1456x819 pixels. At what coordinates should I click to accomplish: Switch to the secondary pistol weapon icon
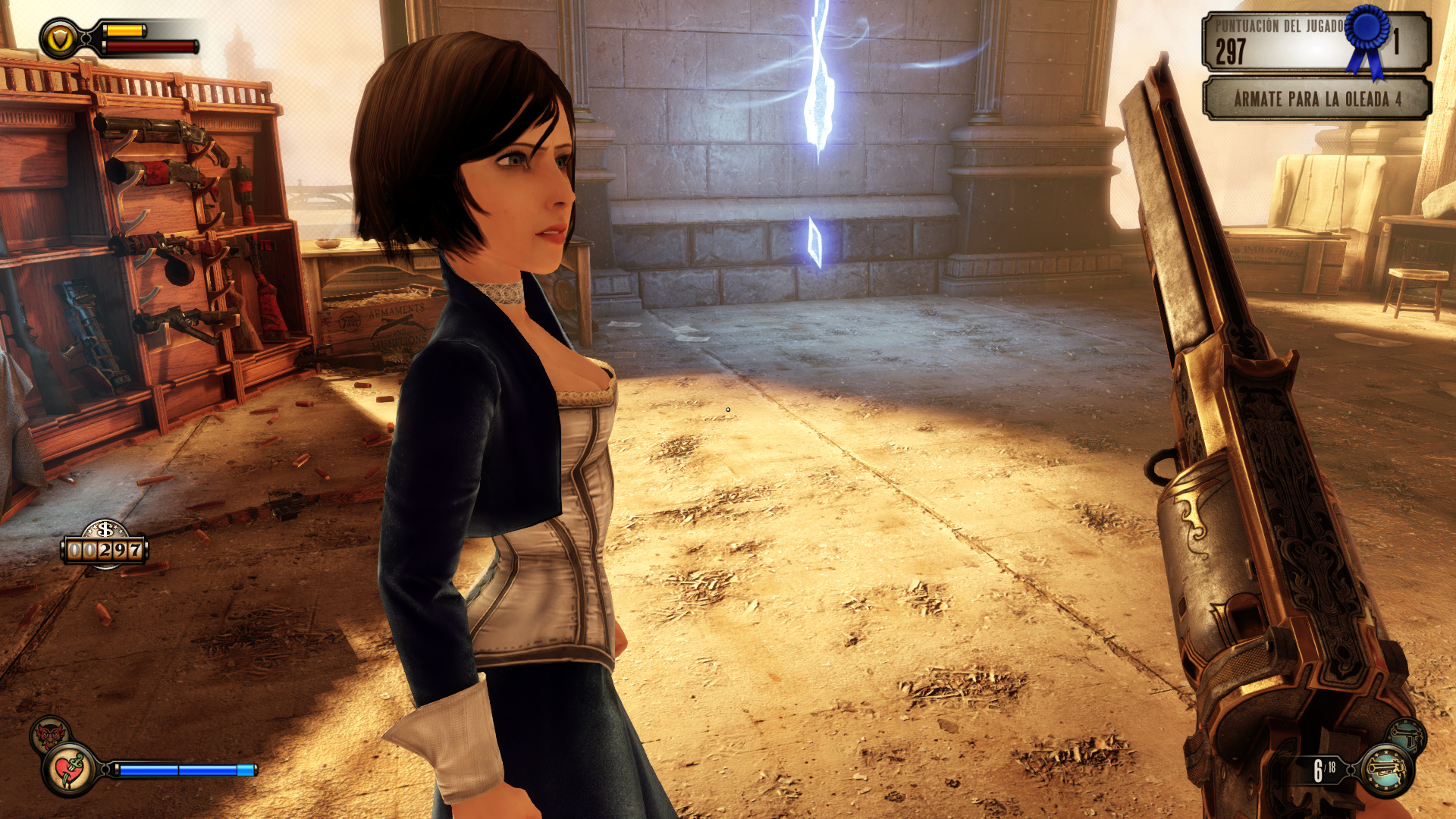click(x=1407, y=735)
